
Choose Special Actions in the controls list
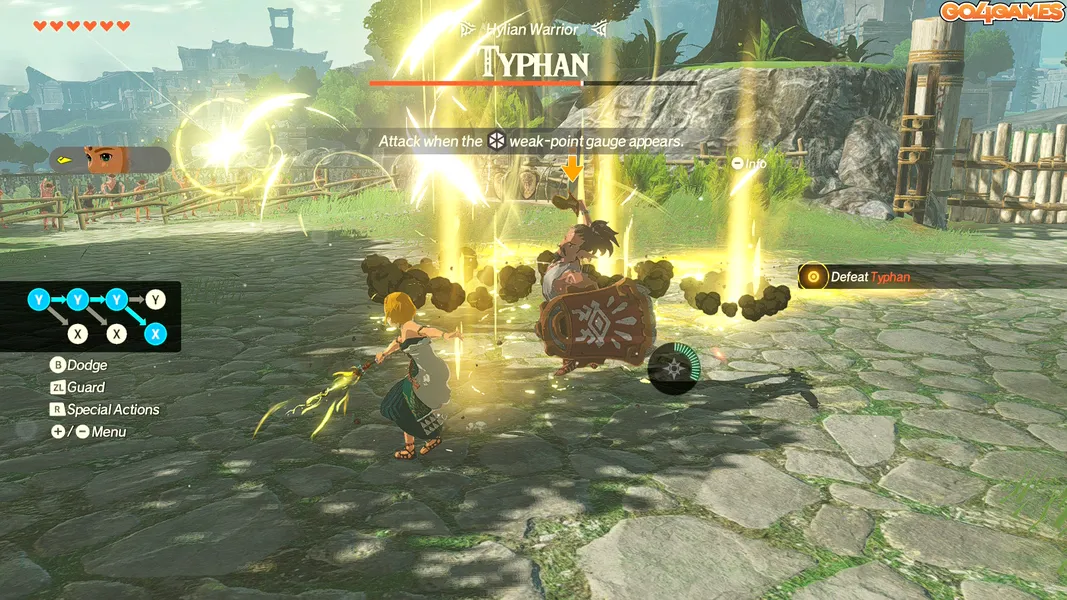coord(112,409)
